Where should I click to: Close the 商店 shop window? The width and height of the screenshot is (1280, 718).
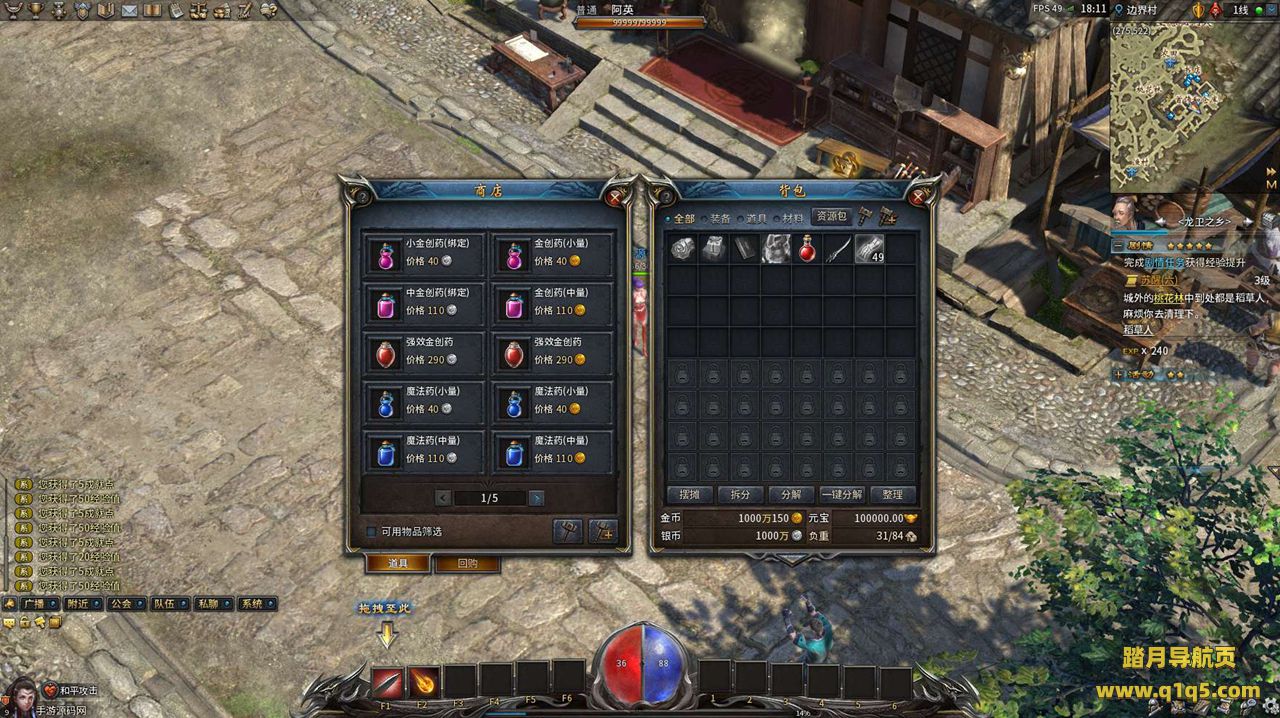point(614,197)
